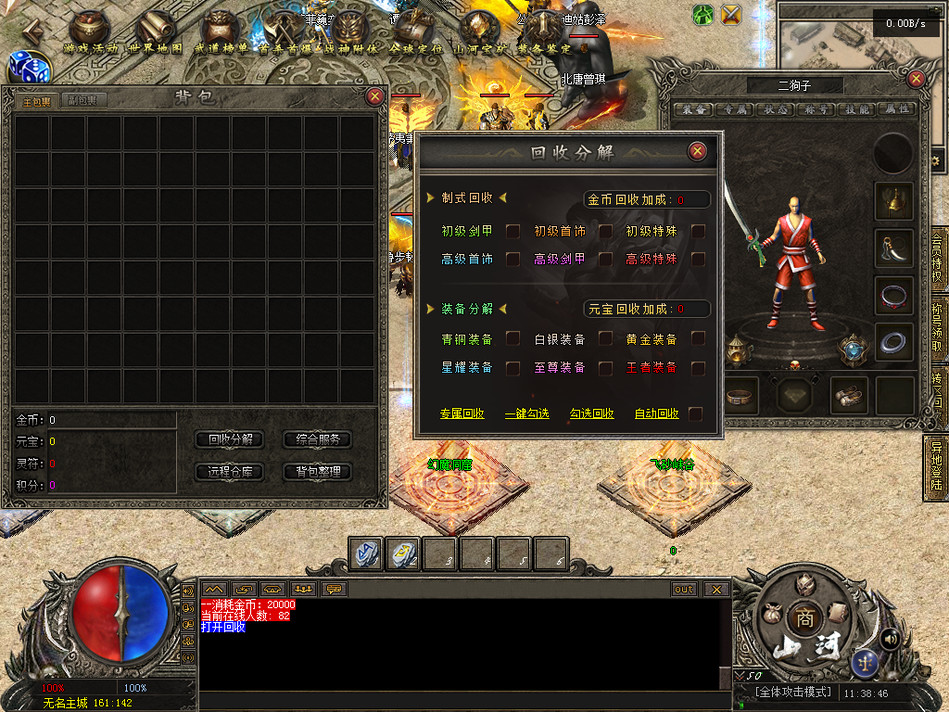This screenshot has width=949, height=712.
Task: Toggle the 自动回收 auto-recycle checkbox
Action: point(695,414)
